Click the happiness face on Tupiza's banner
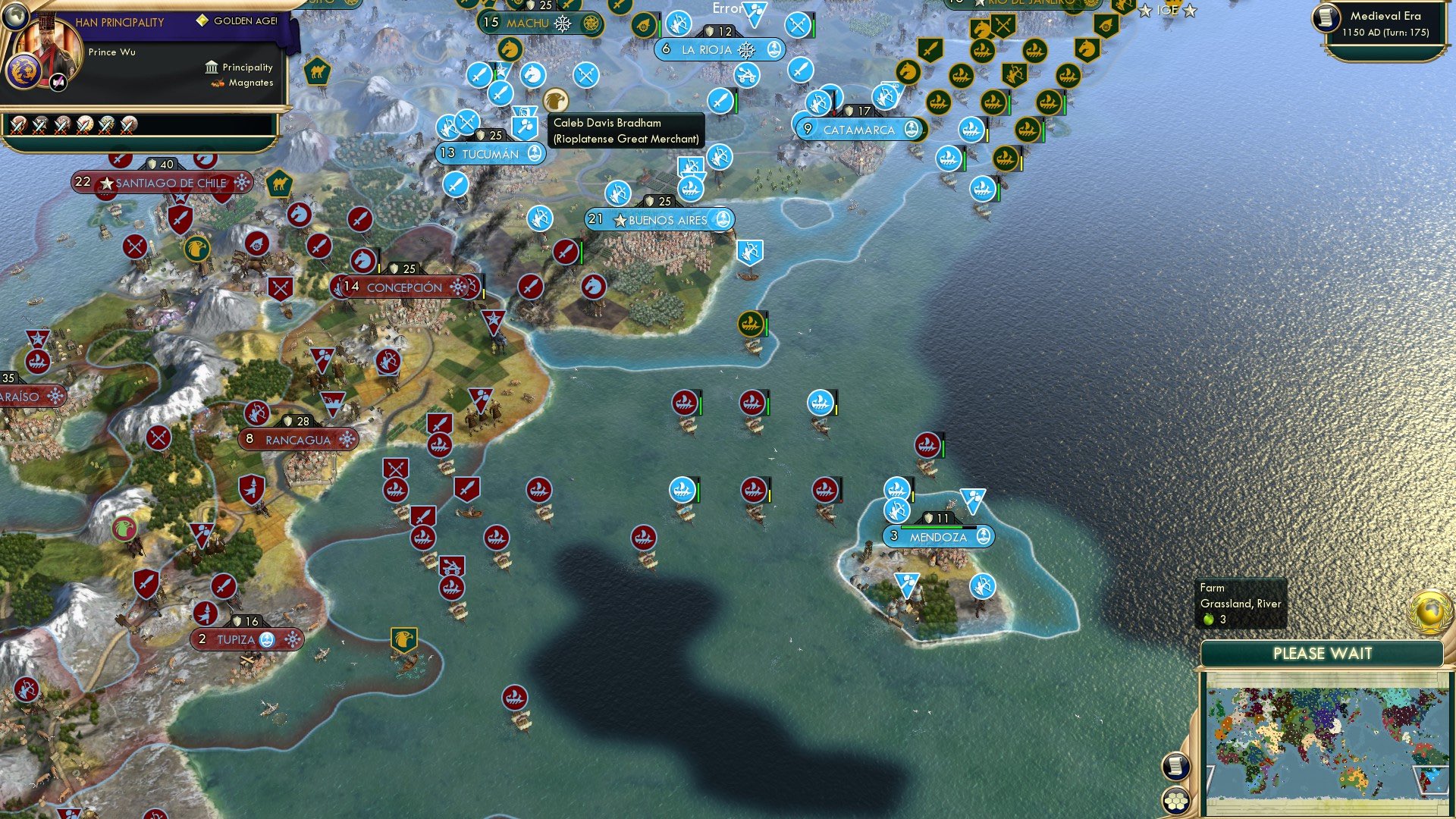 click(265, 640)
